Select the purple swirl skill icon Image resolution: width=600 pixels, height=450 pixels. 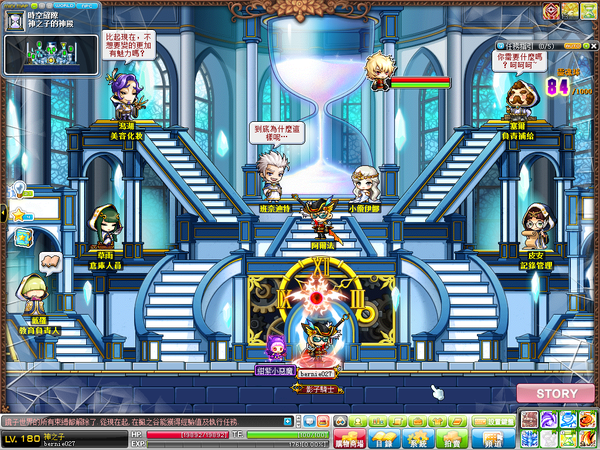pyautogui.click(x=549, y=420)
